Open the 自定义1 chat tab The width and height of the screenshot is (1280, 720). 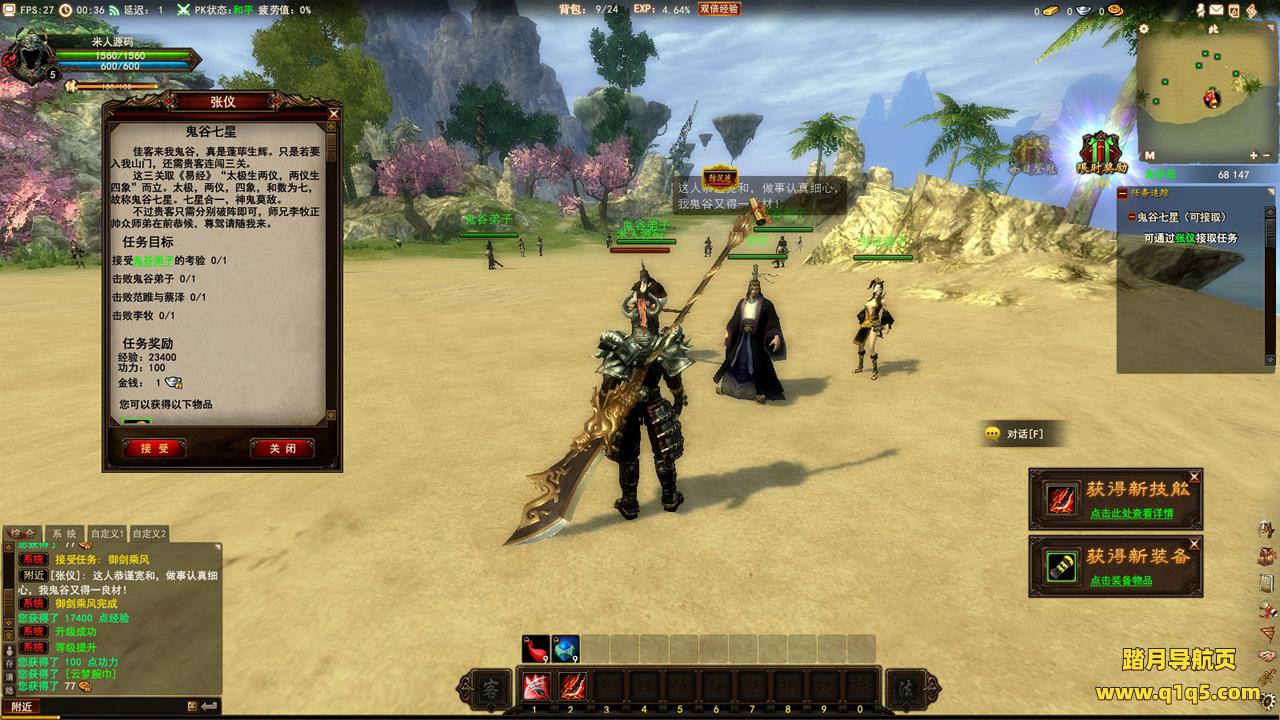pyautogui.click(x=107, y=534)
